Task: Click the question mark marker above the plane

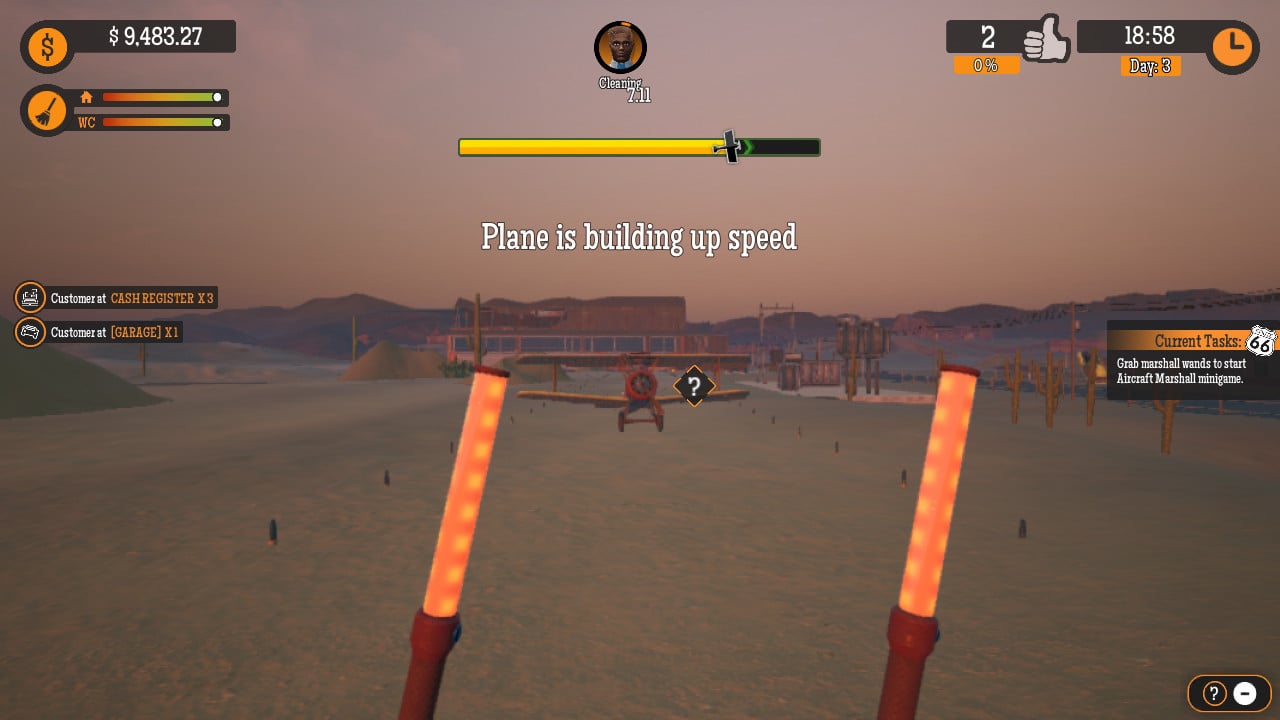Action: point(694,386)
